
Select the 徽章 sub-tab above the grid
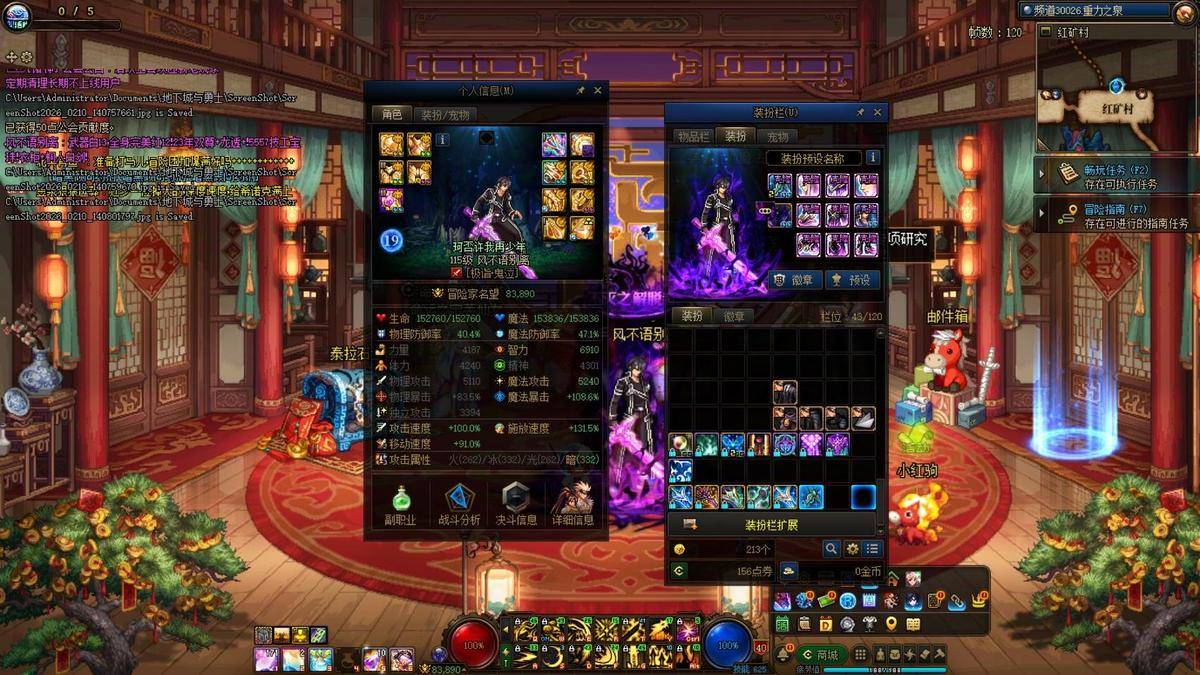pyautogui.click(x=734, y=315)
